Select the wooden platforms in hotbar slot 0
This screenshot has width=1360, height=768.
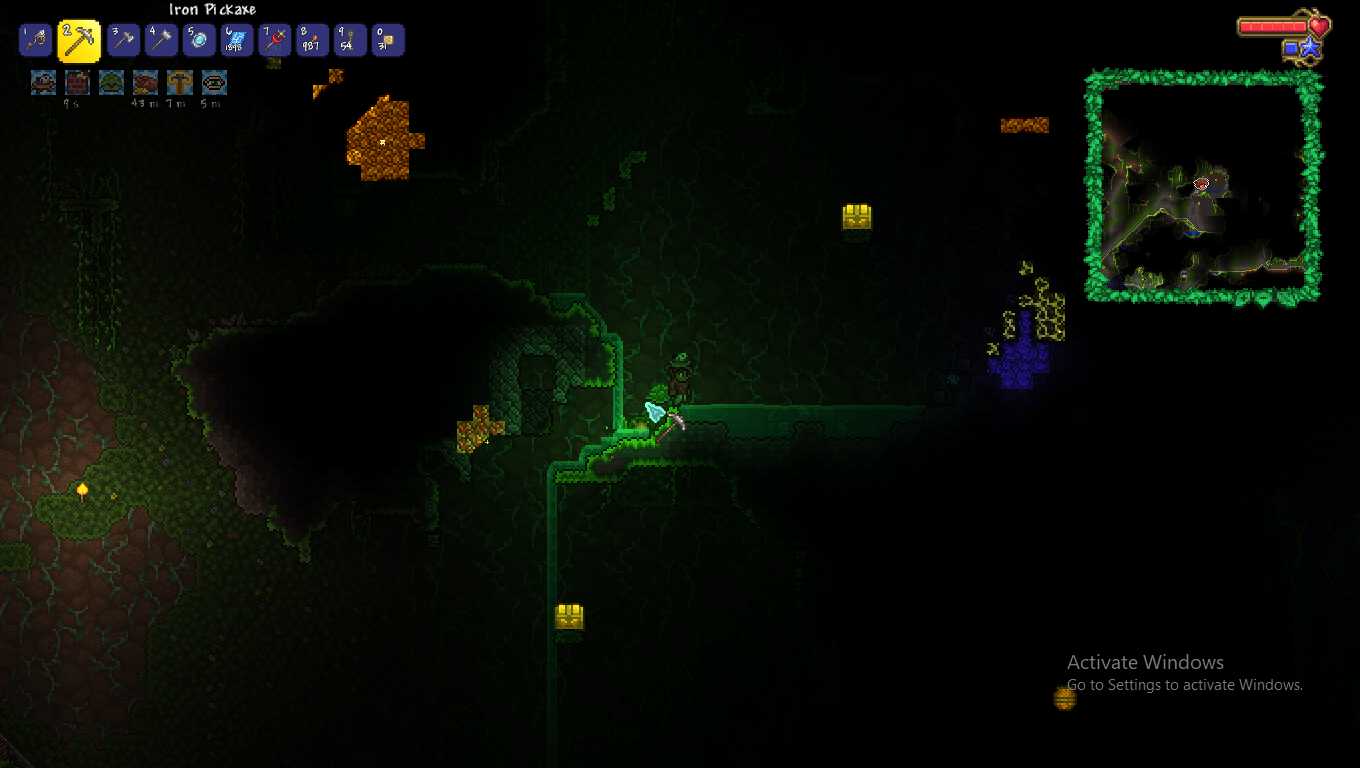click(x=388, y=40)
